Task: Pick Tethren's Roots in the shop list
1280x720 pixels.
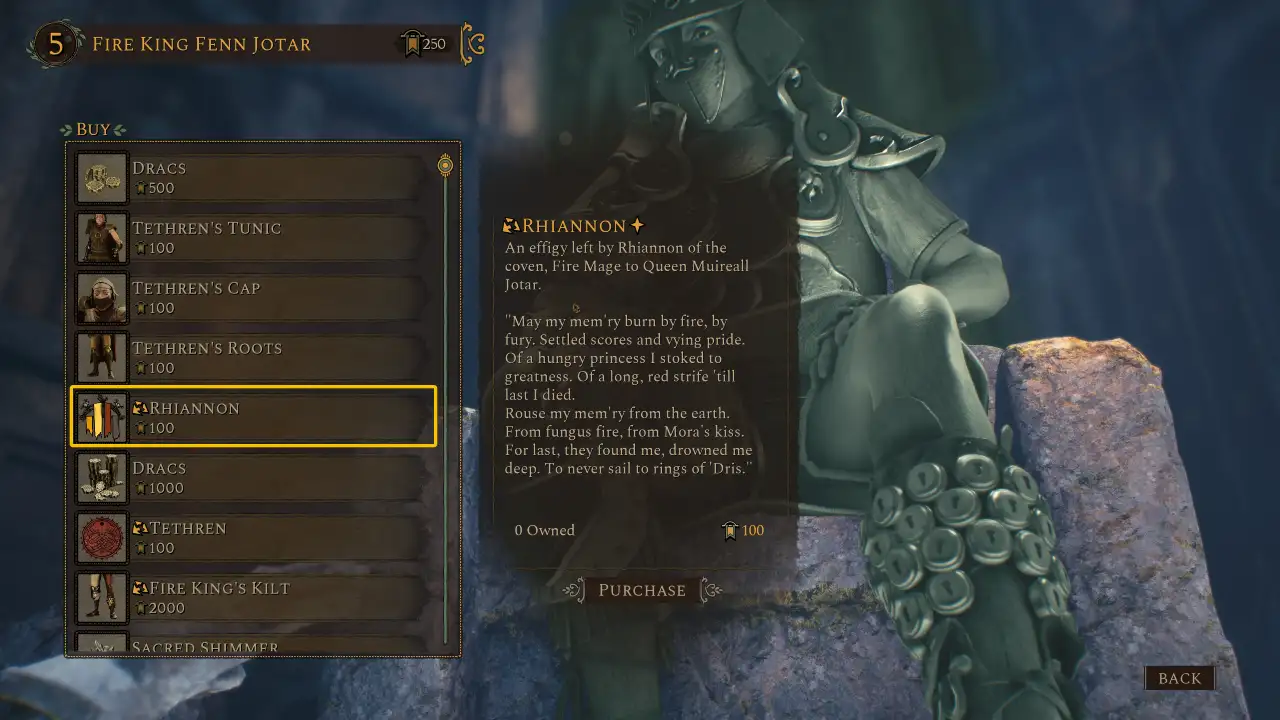Action: 253,358
